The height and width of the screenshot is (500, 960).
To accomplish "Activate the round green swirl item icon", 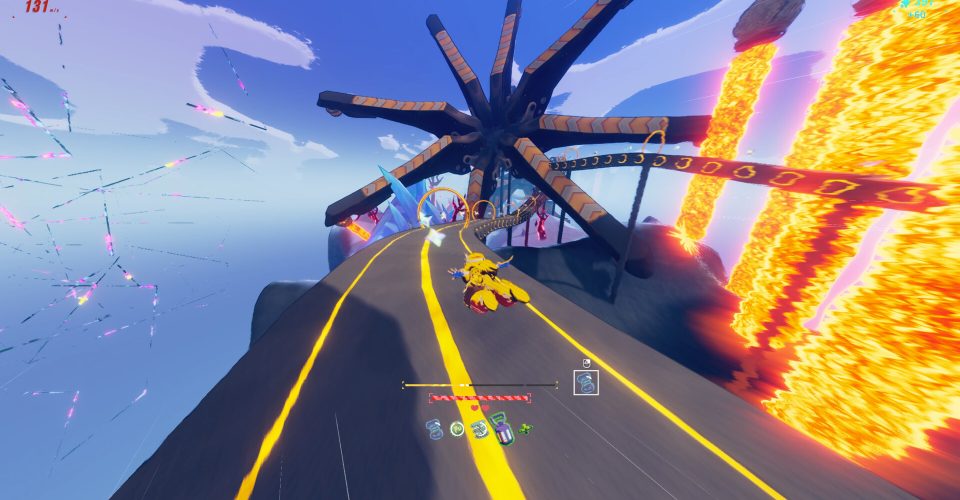I will pos(457,429).
